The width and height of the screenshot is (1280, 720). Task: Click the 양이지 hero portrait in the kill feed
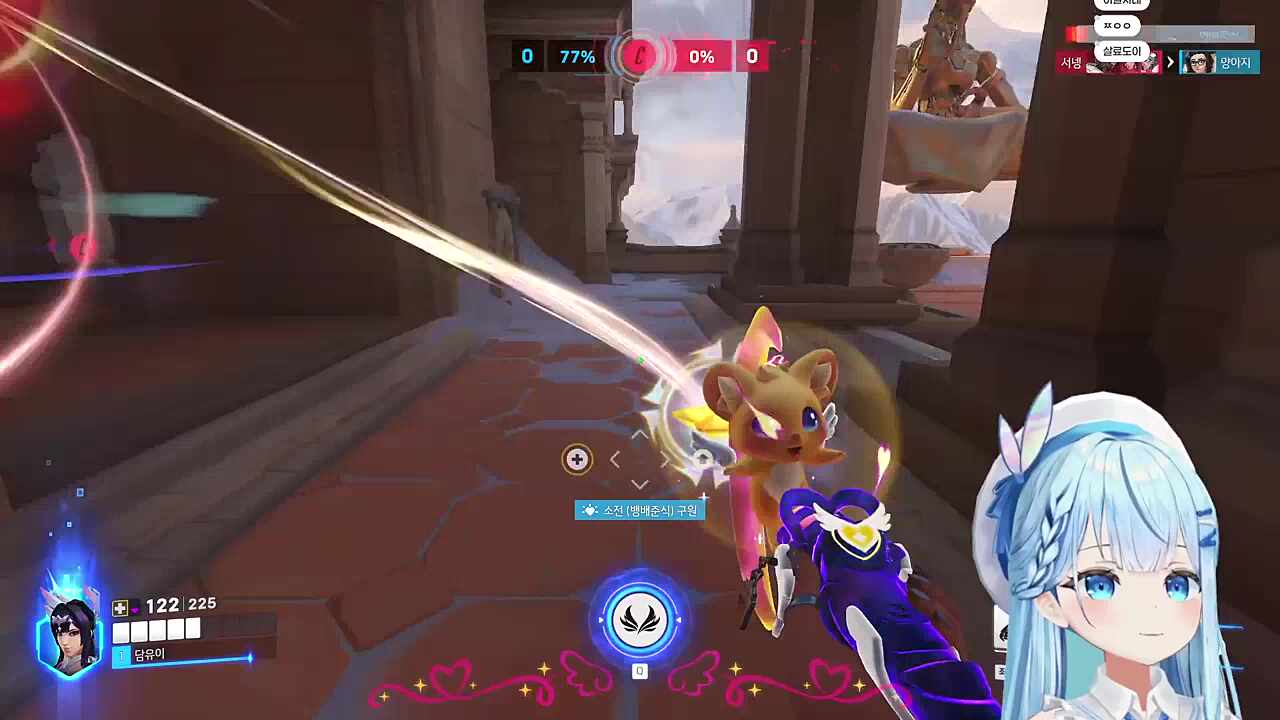1197,63
